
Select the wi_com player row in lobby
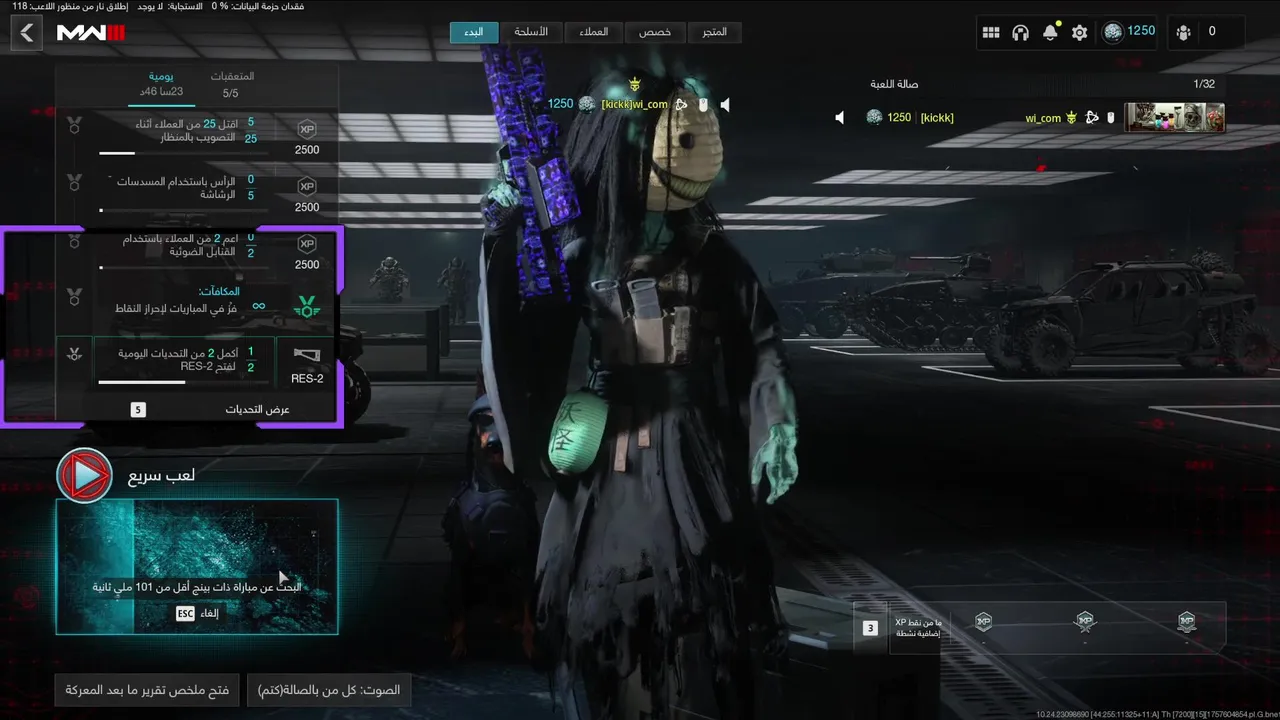tap(1030, 118)
